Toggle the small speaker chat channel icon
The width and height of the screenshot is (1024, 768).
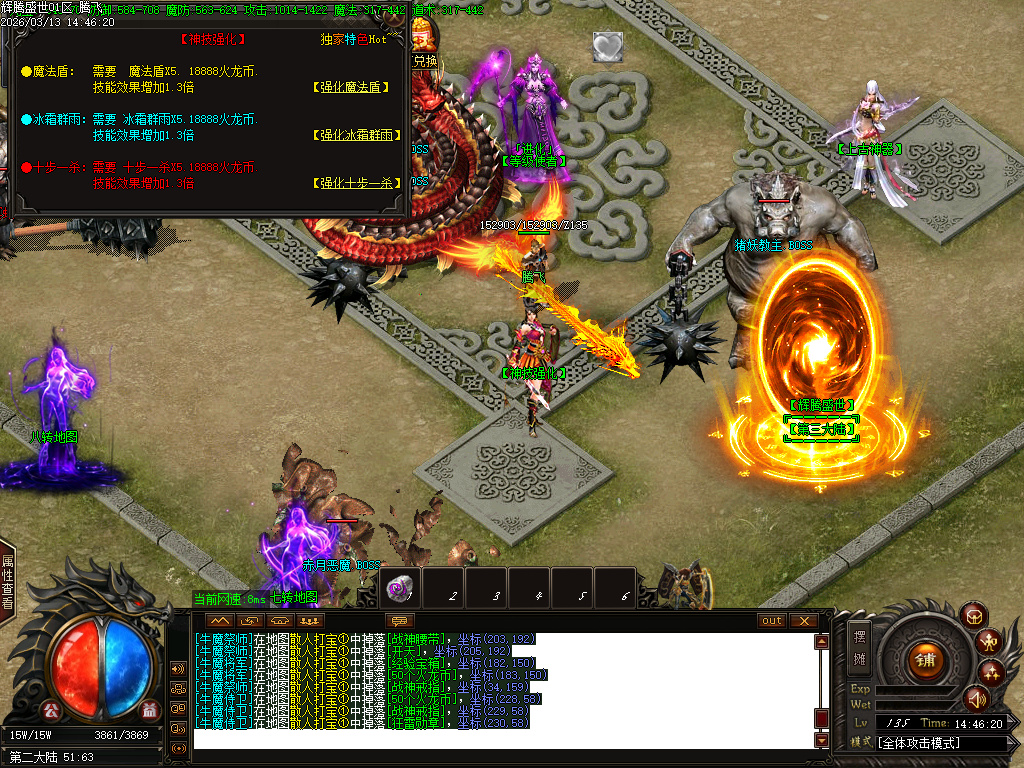[179, 668]
